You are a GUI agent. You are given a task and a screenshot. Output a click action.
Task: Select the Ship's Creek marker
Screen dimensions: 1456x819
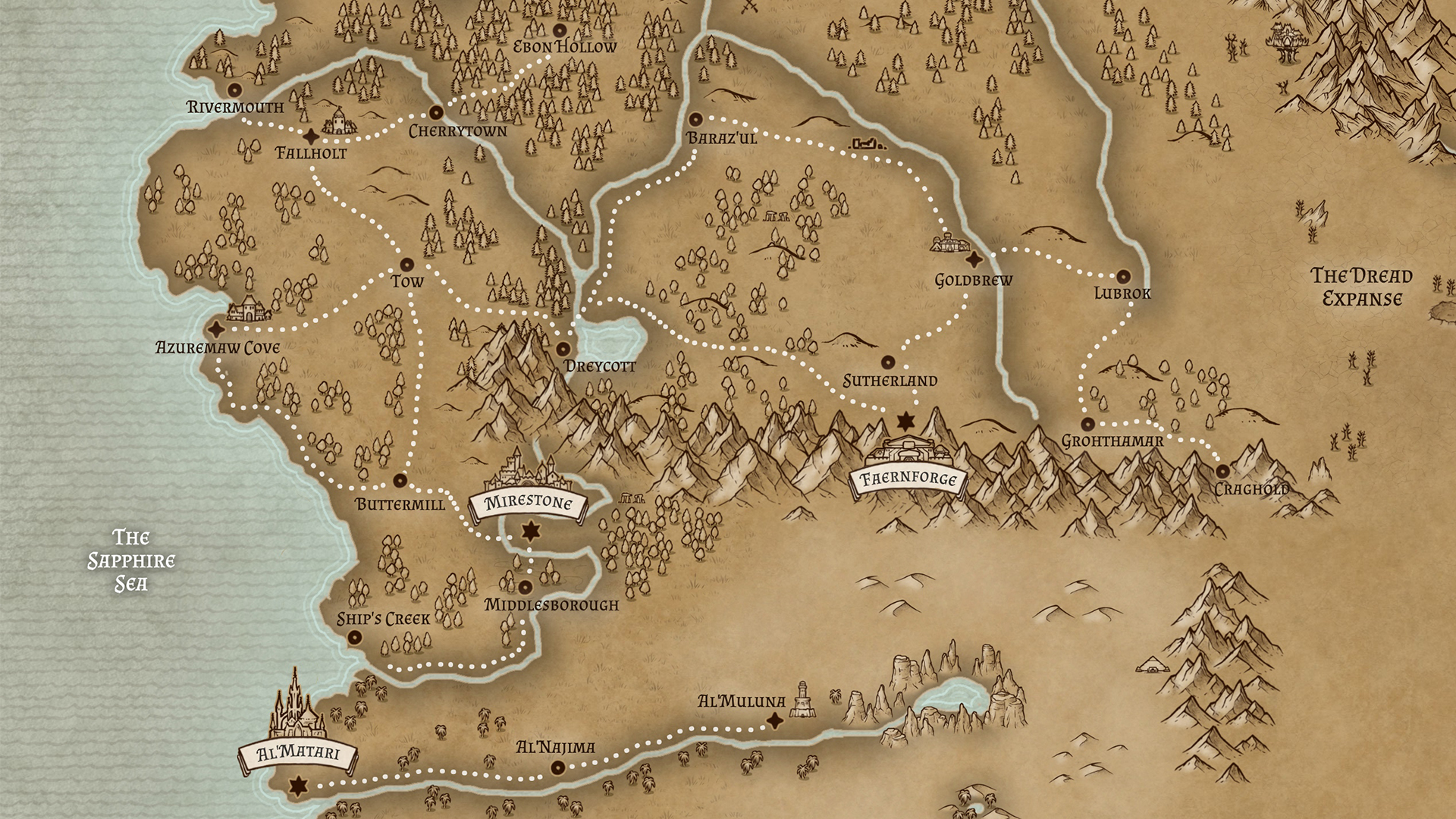[x=353, y=639]
